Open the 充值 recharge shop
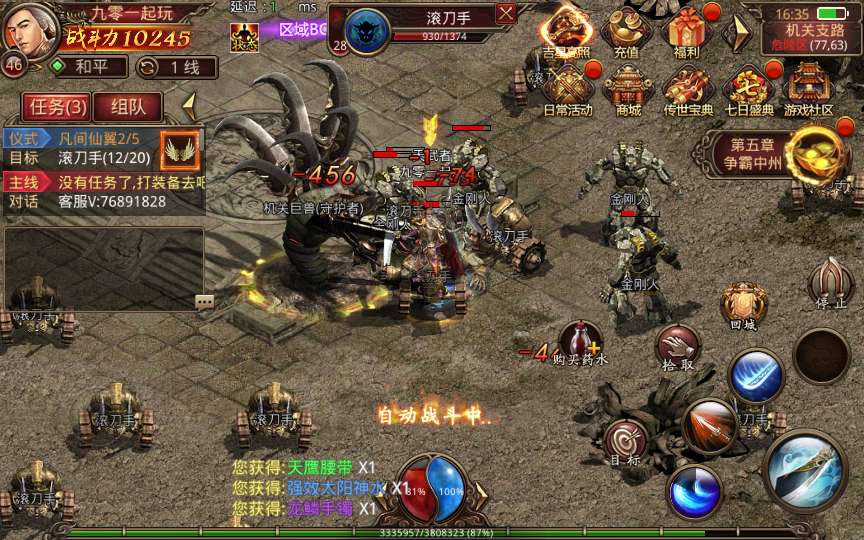 click(627, 32)
